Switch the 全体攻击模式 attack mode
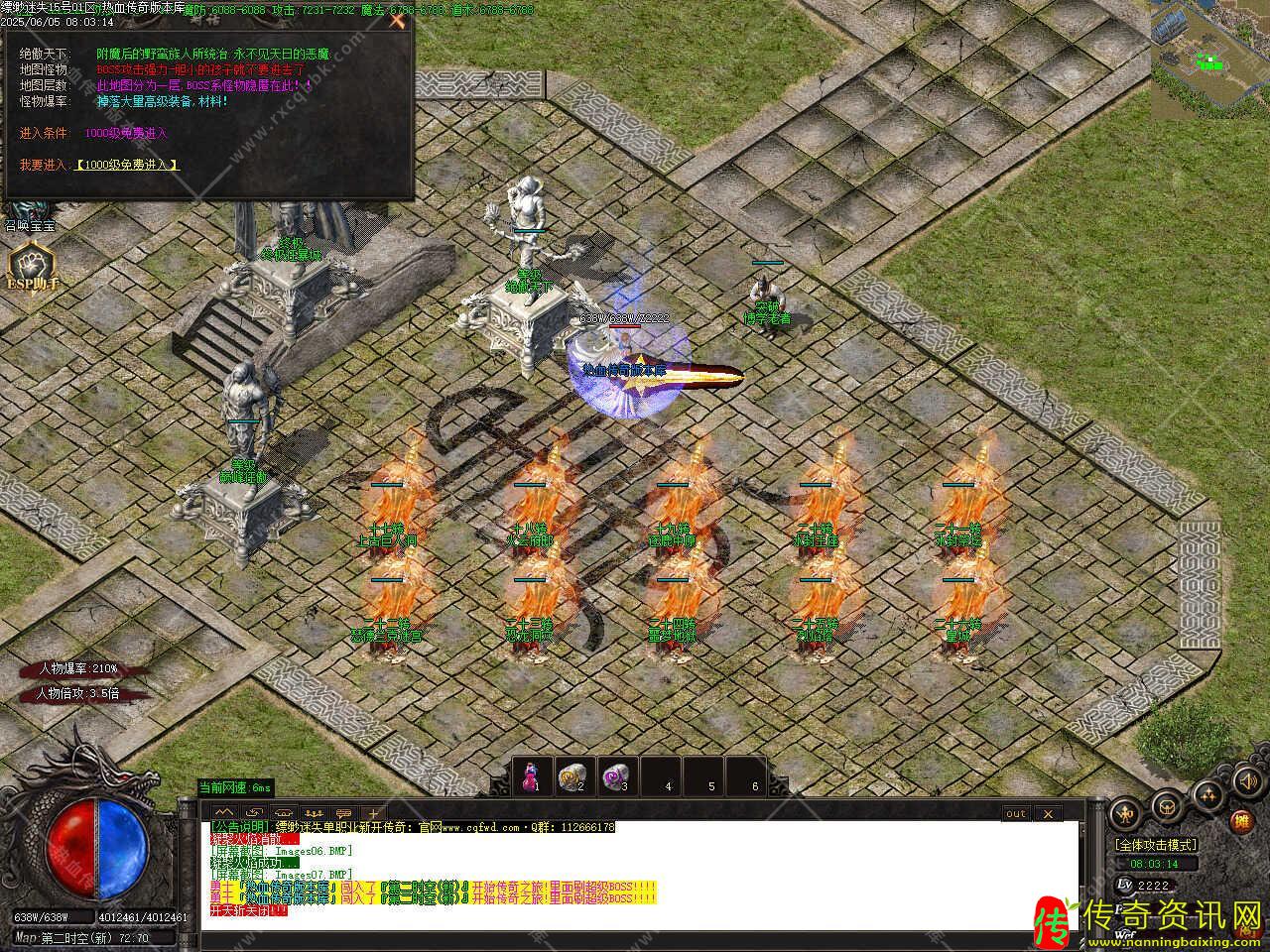Screen dimensions: 1270x952 tap(1155, 845)
